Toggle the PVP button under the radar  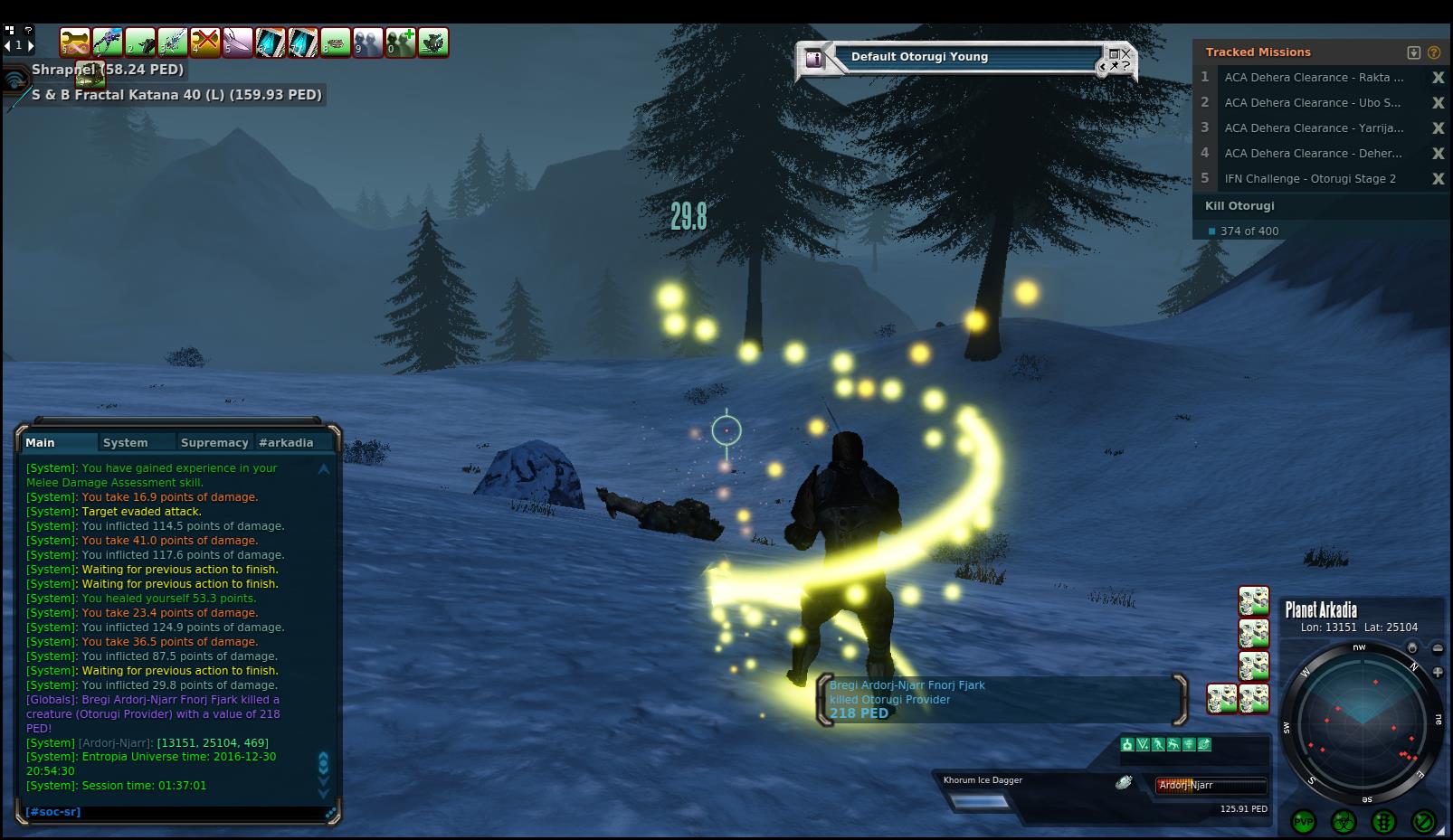1304,822
